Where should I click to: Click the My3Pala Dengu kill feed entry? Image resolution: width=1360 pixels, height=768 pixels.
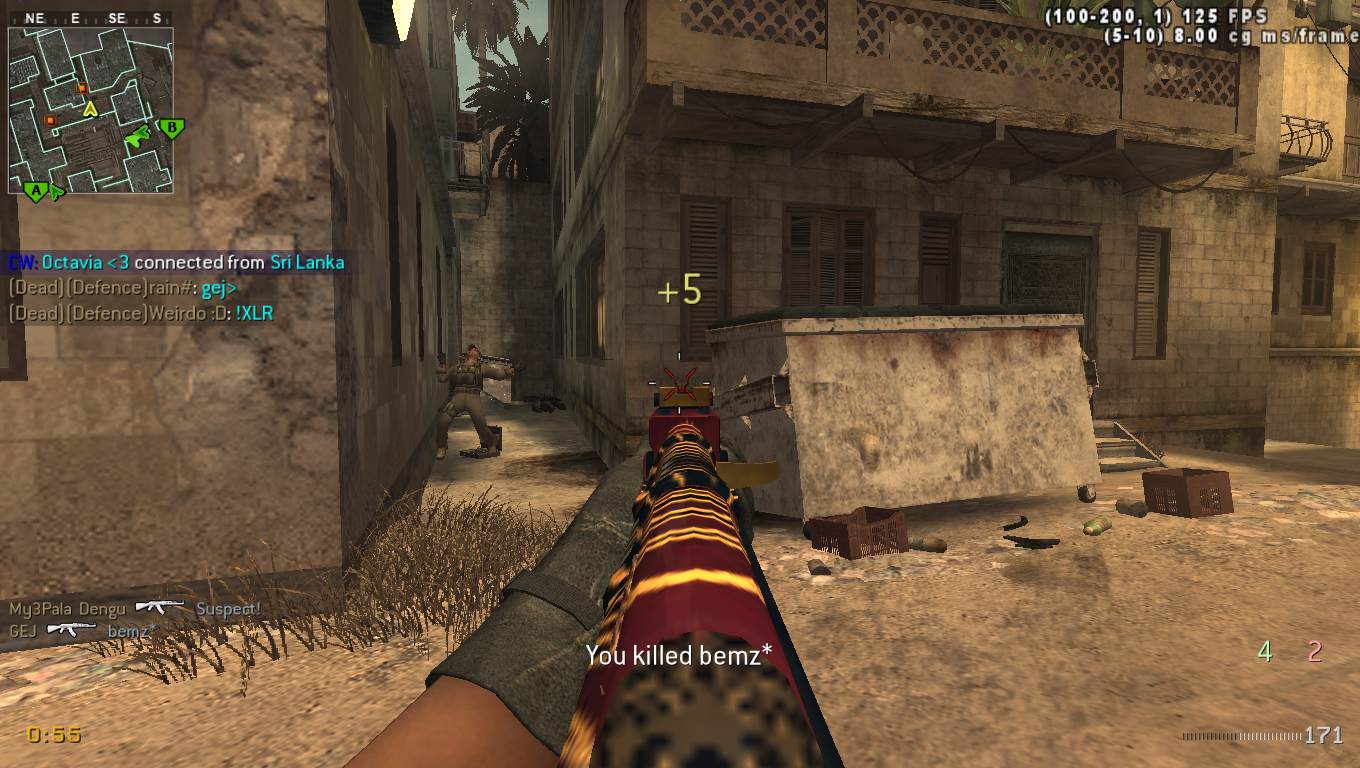tap(135, 608)
